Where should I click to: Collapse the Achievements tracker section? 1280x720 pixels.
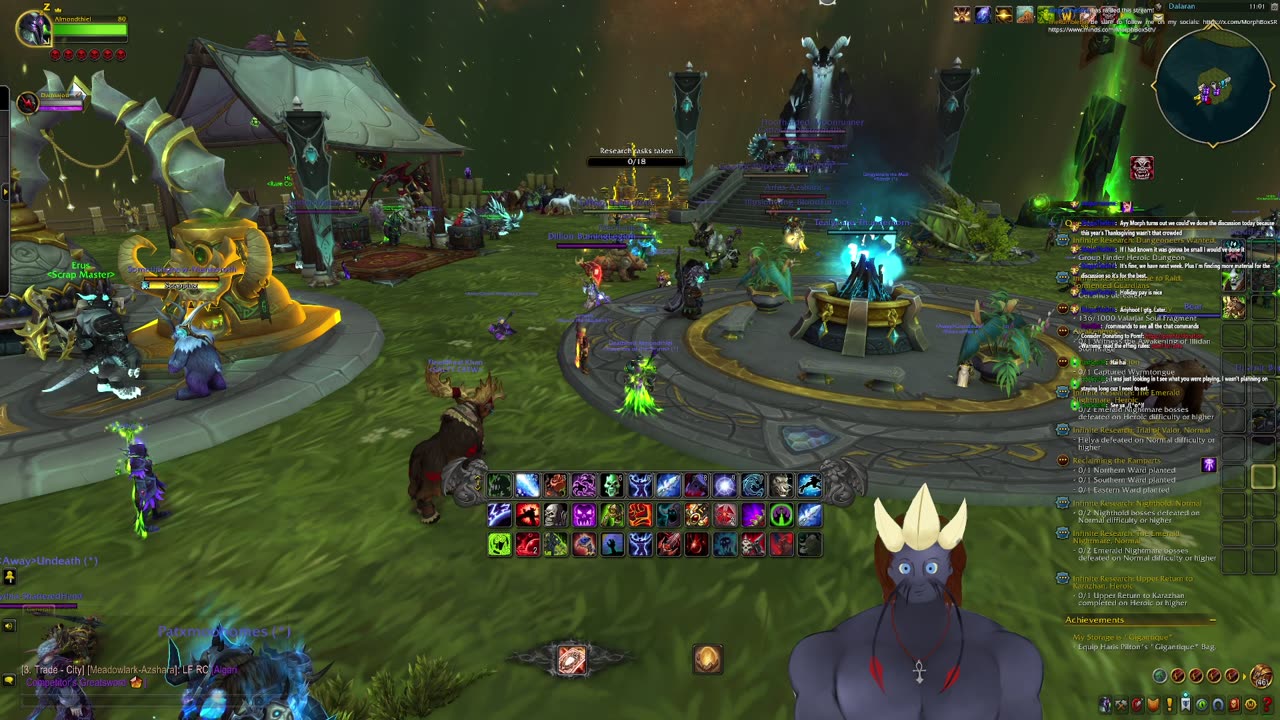click(x=1212, y=620)
